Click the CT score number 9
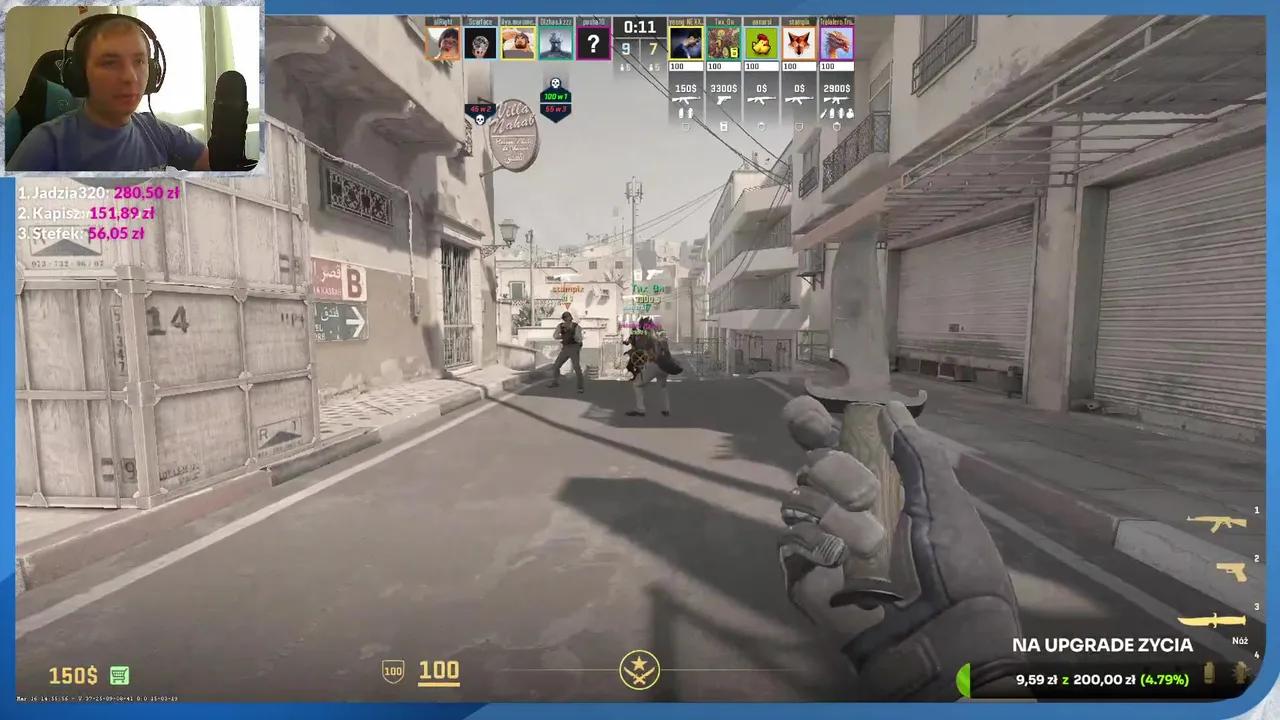The image size is (1280, 720). coord(626,48)
